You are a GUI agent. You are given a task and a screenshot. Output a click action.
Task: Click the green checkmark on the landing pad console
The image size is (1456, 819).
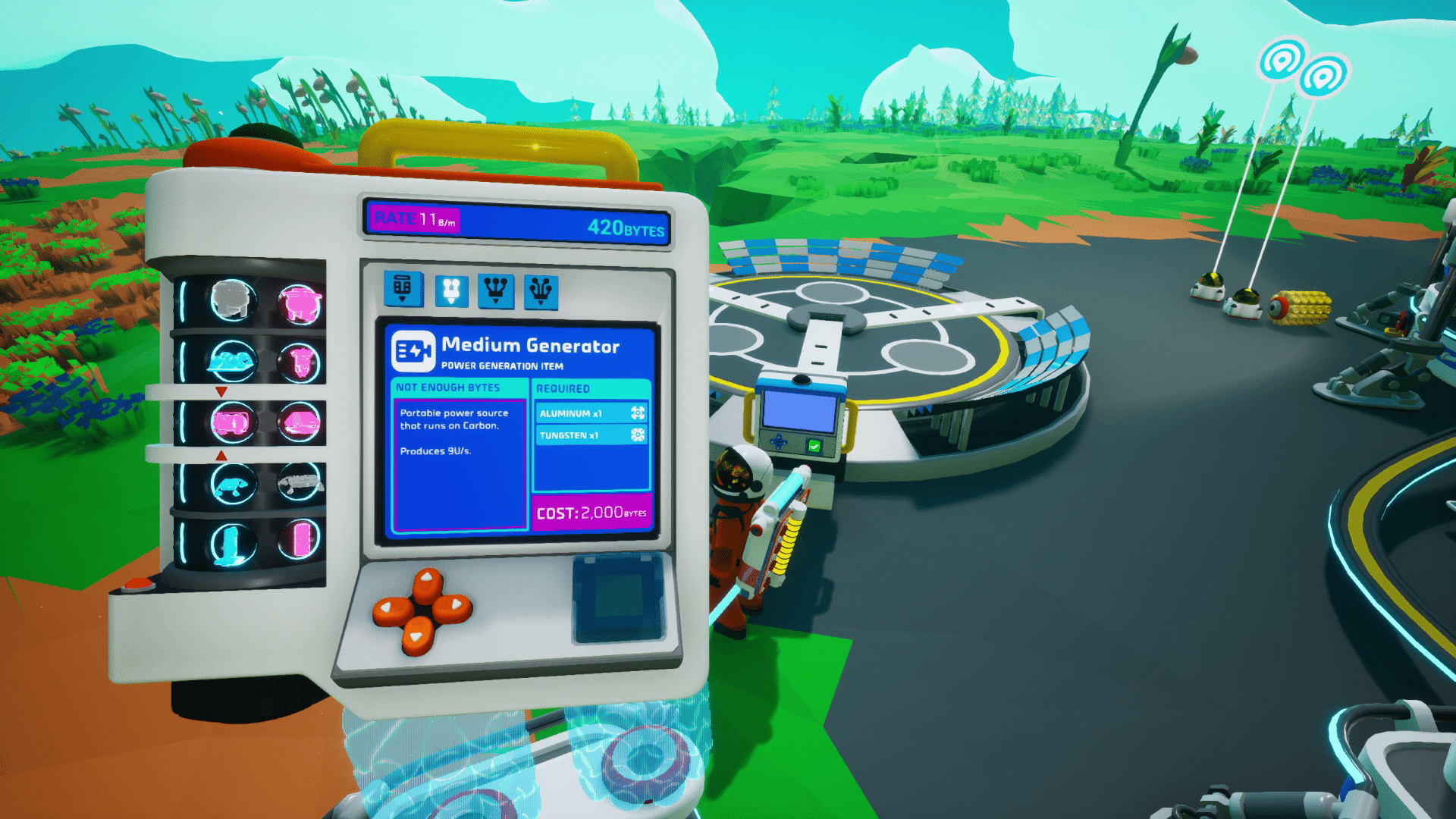[x=814, y=444]
